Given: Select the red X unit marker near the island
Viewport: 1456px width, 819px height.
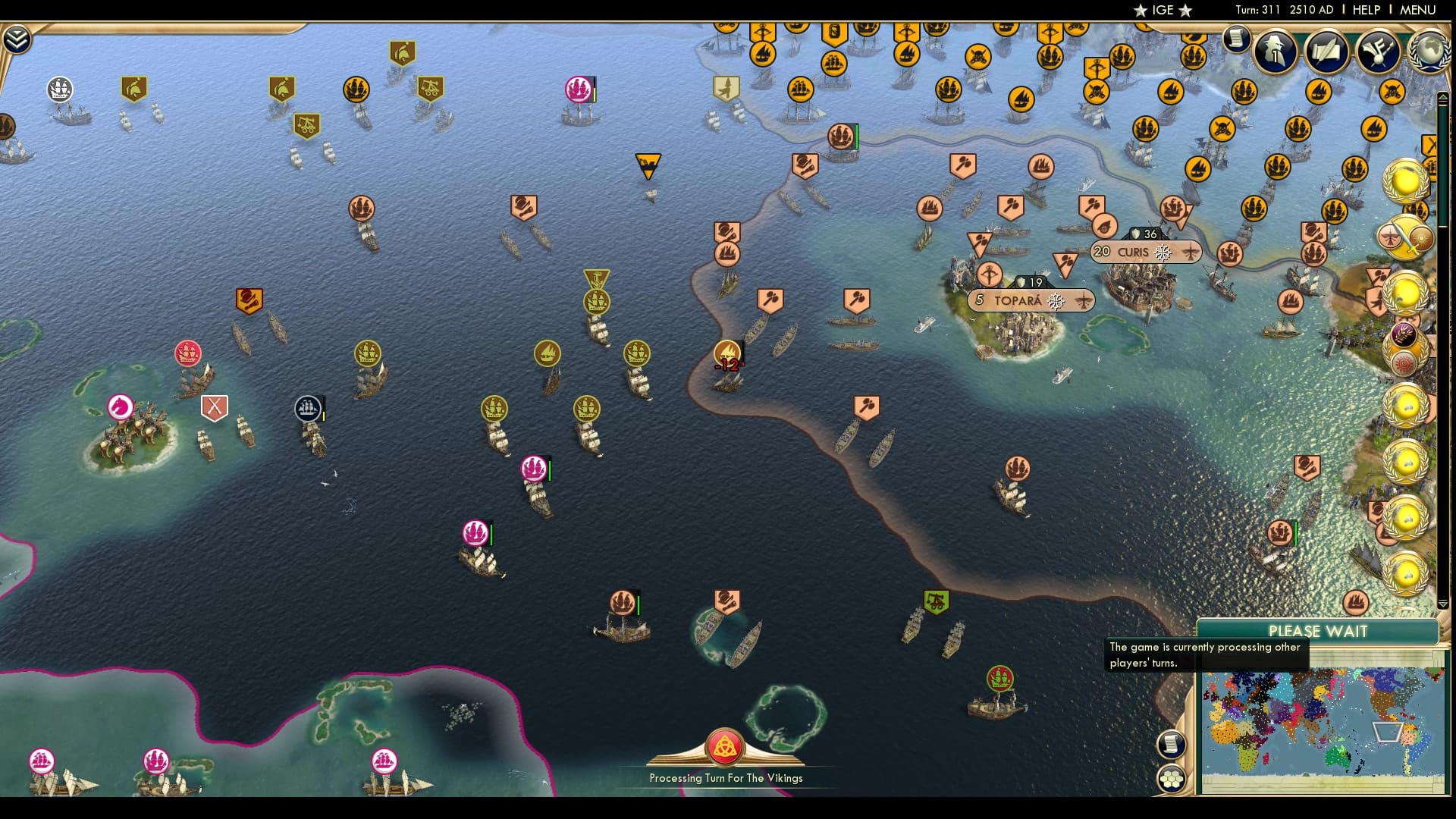Looking at the screenshot, I should (215, 408).
